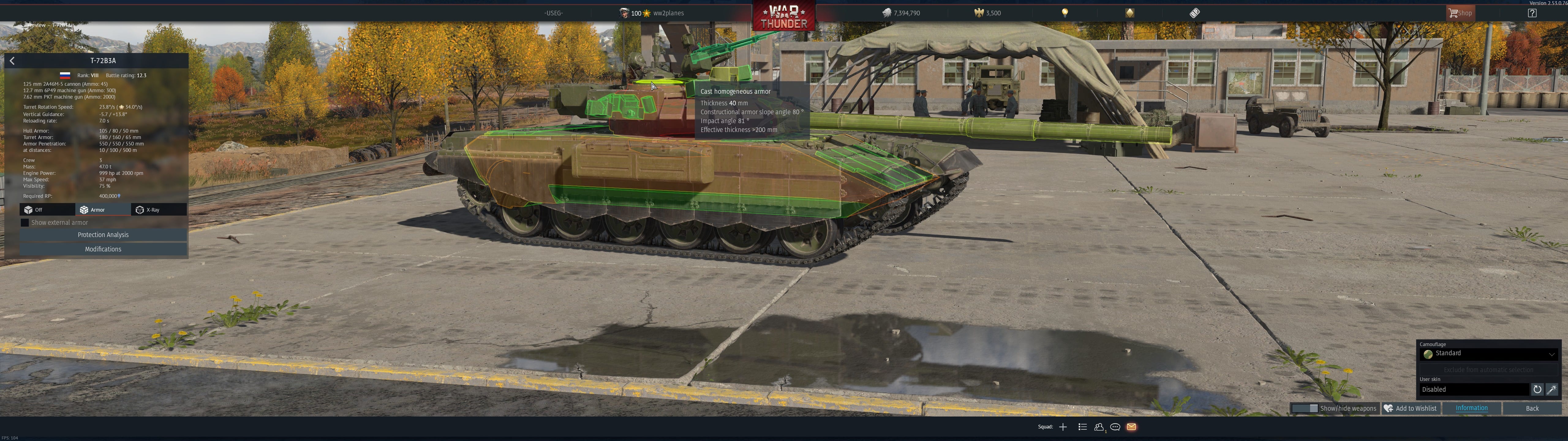The height and width of the screenshot is (441, 1568).
Task: Open the War Thunder logo menu
Action: click(x=783, y=17)
